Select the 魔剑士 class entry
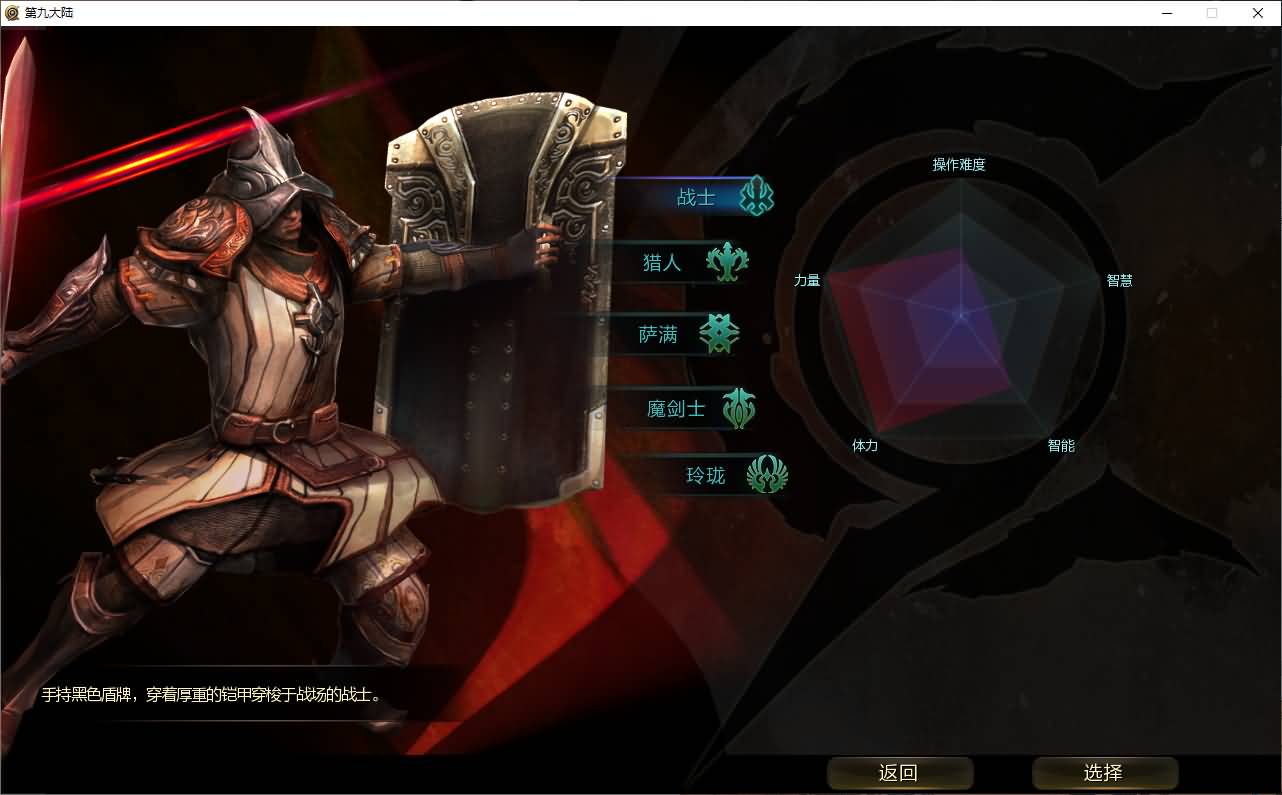Image resolution: width=1282 pixels, height=795 pixels. 677,409
